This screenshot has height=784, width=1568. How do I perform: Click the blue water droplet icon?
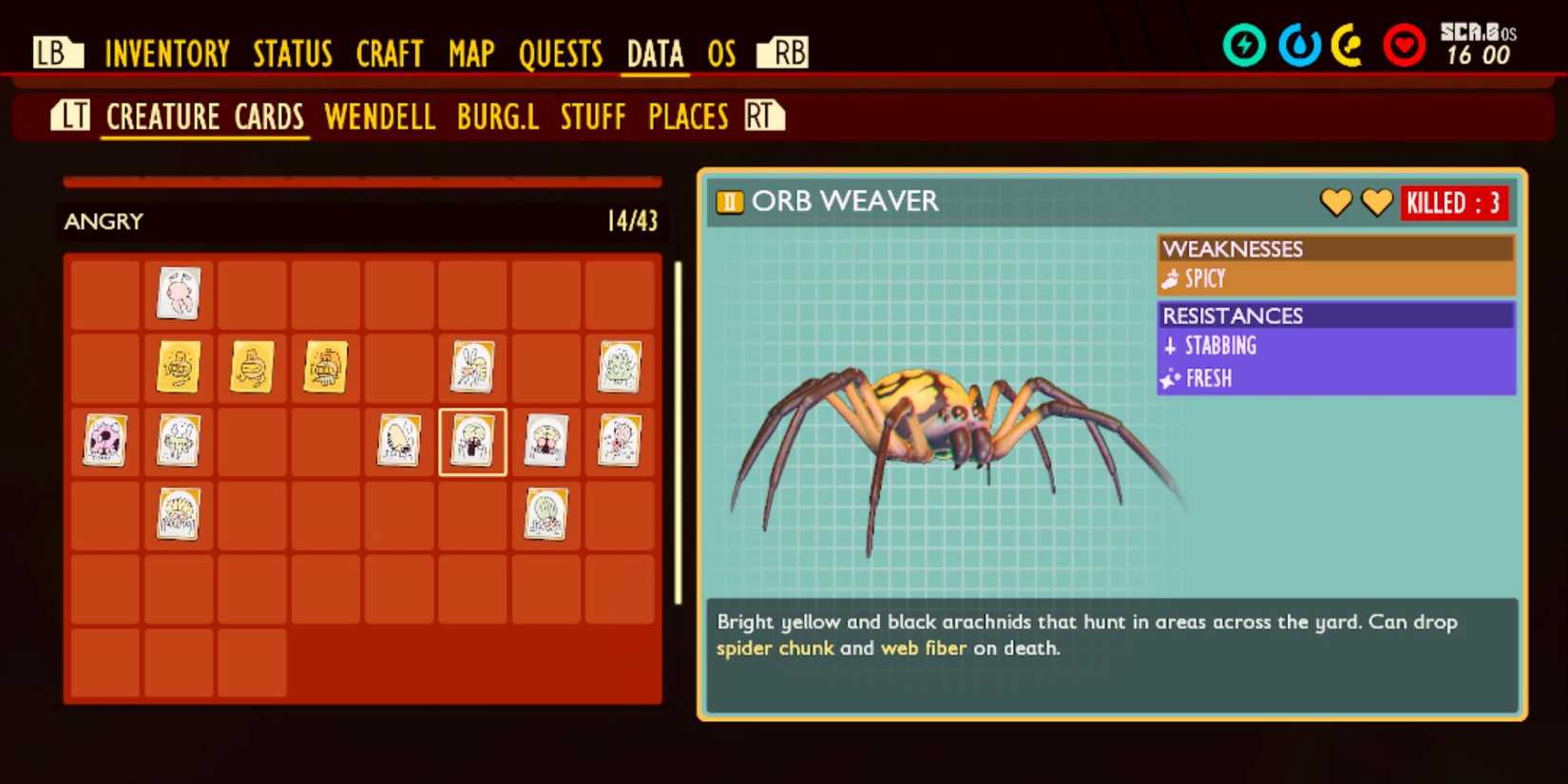1299,43
